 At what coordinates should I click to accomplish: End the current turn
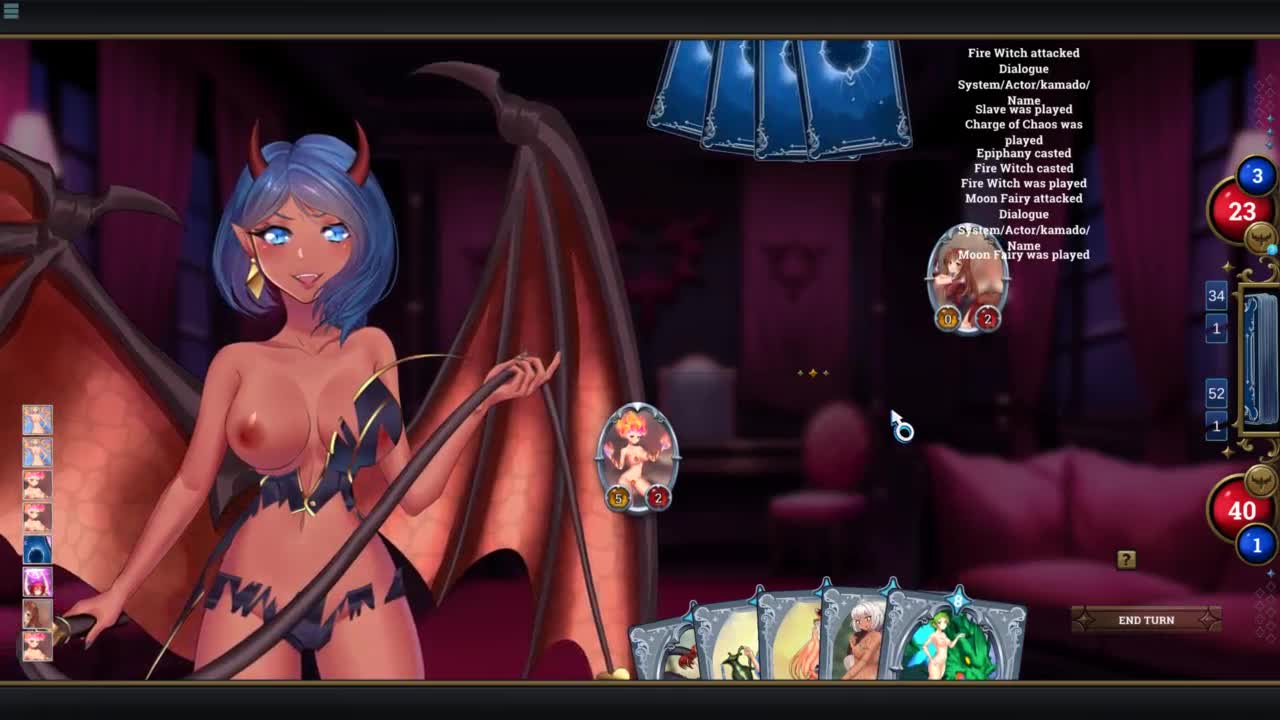point(1146,620)
